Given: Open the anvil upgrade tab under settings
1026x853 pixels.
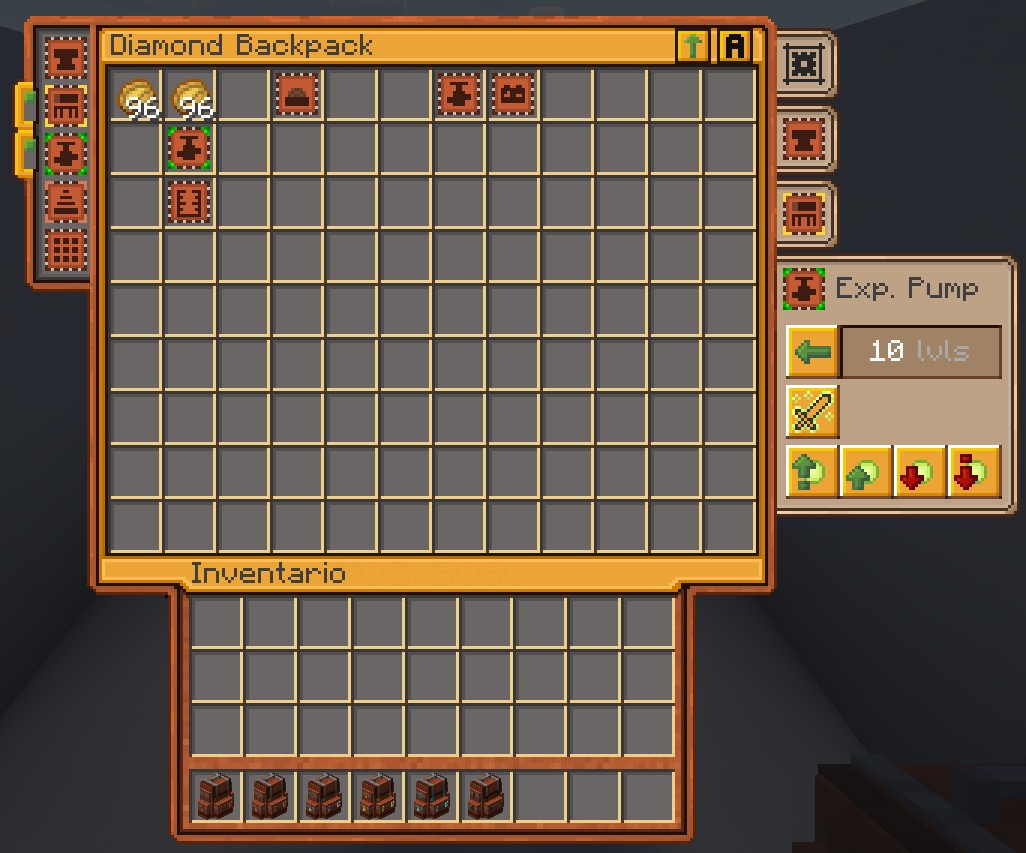Looking at the screenshot, I should 803,139.
